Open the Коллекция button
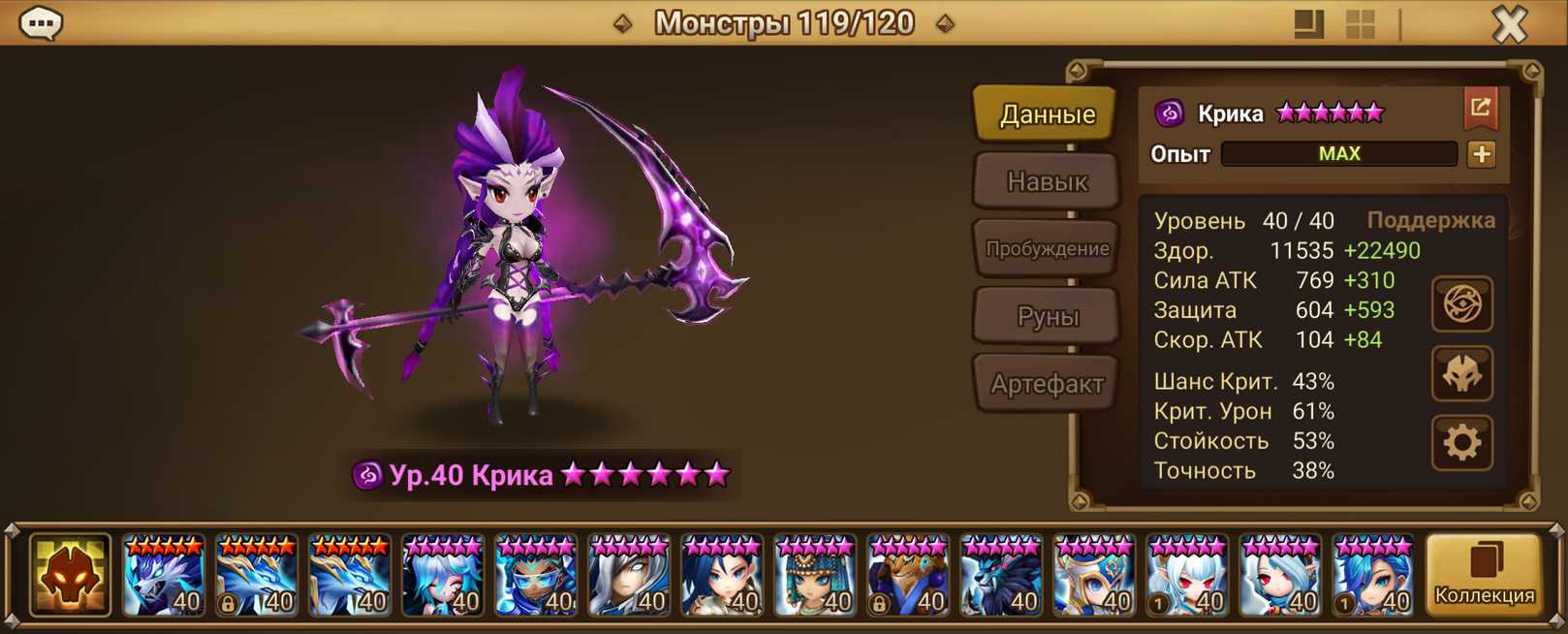 (x=1484, y=576)
